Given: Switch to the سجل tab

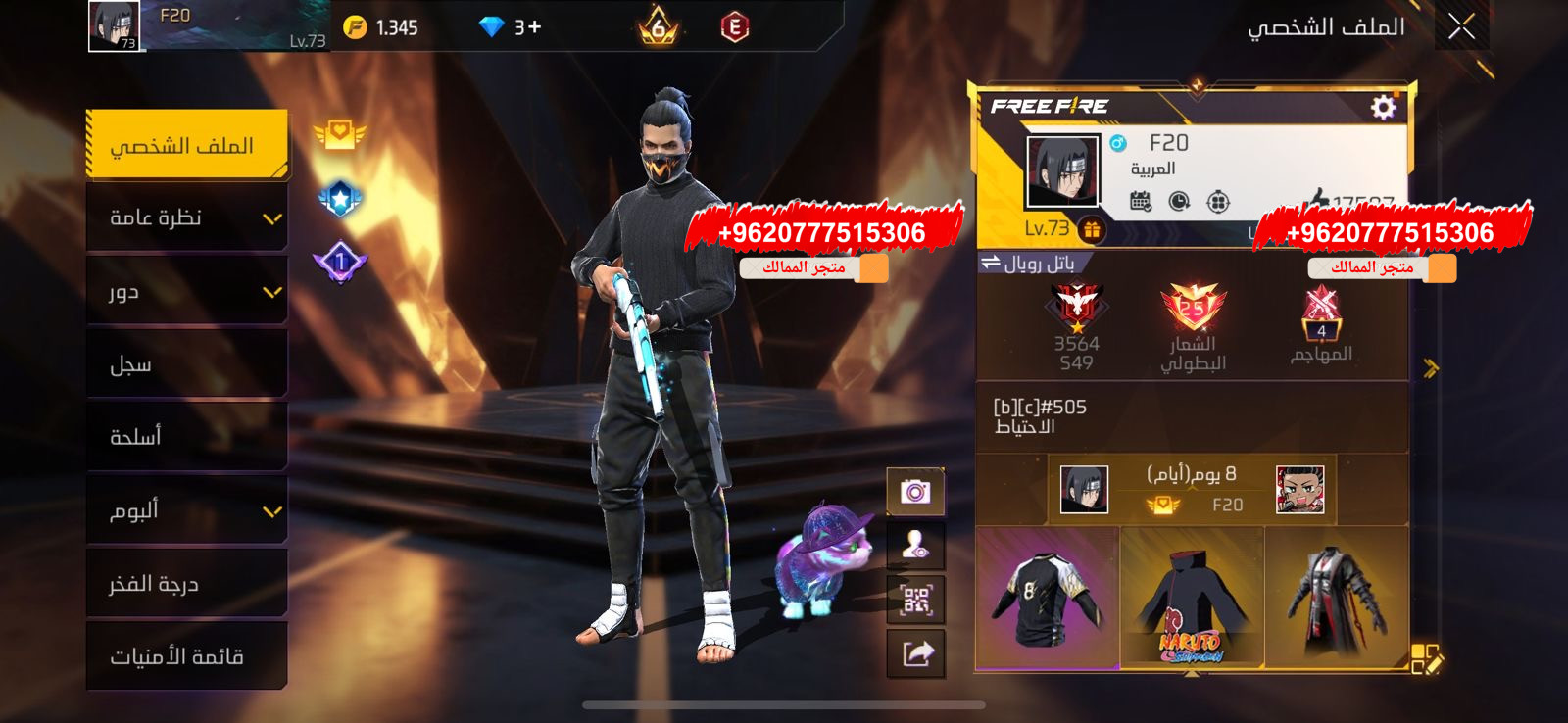Looking at the screenshot, I should coord(187,363).
